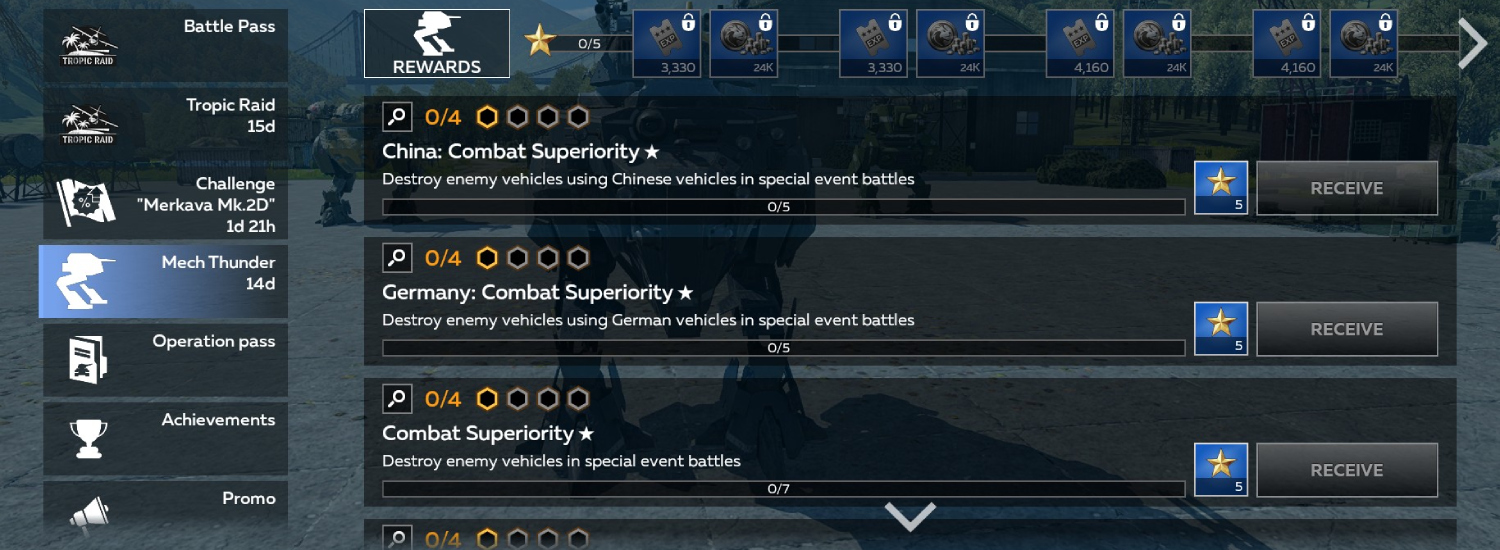This screenshot has height=550, width=1500.
Task: Receive the Germany Combat Superiority reward
Action: [1346, 329]
